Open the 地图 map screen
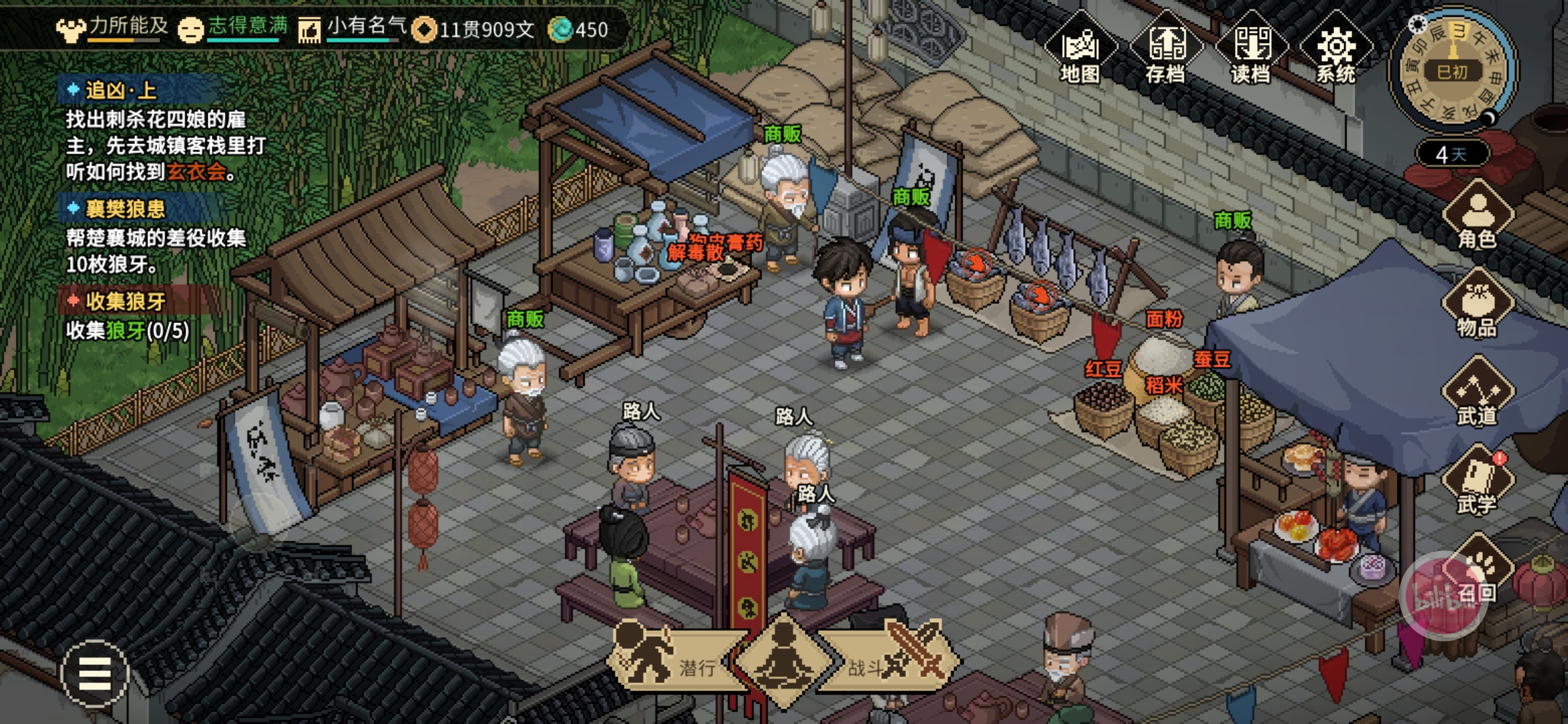Viewport: 1568px width, 724px height. tap(1080, 50)
